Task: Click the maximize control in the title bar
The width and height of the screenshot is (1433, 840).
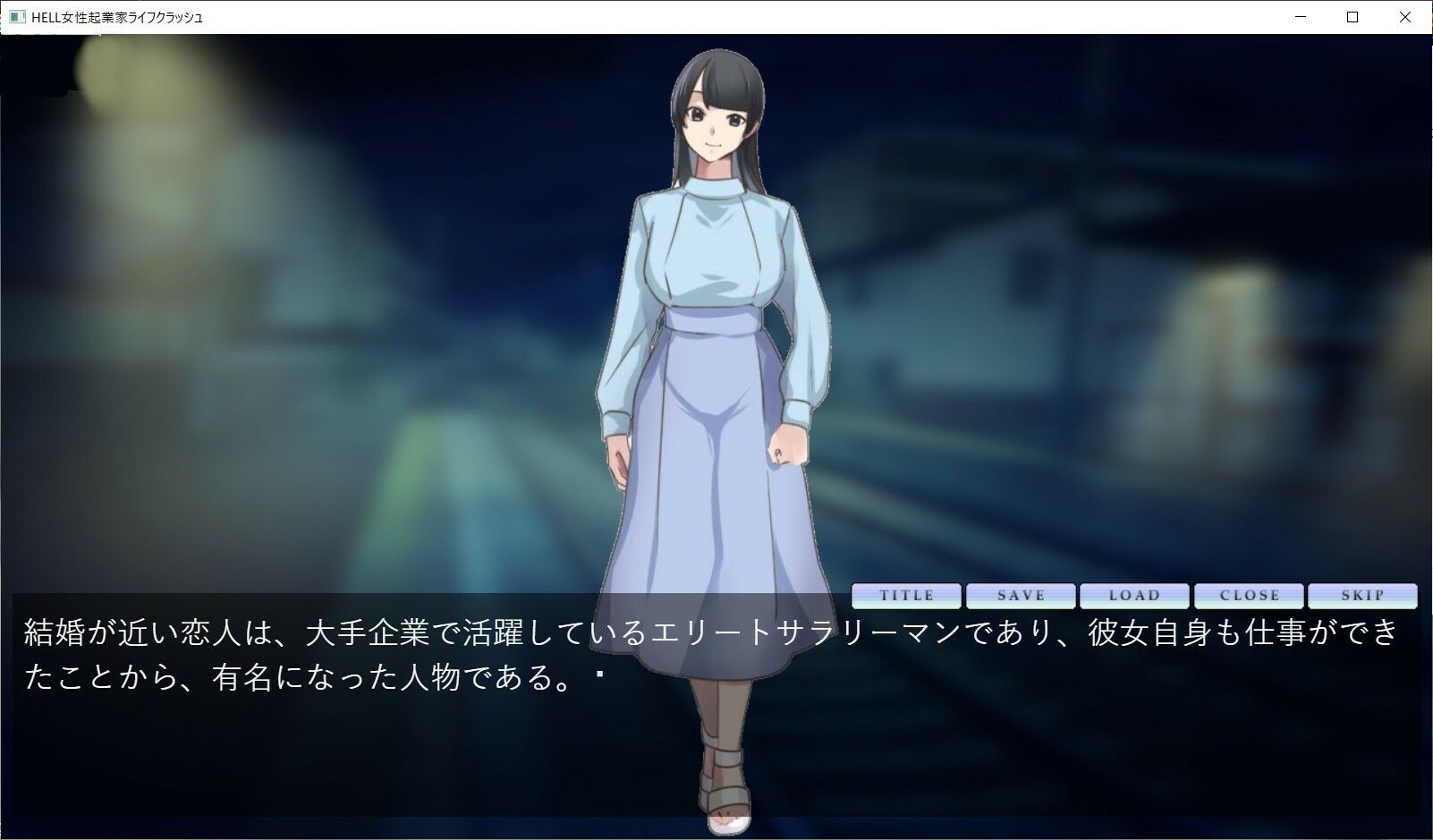Action: [x=1352, y=16]
